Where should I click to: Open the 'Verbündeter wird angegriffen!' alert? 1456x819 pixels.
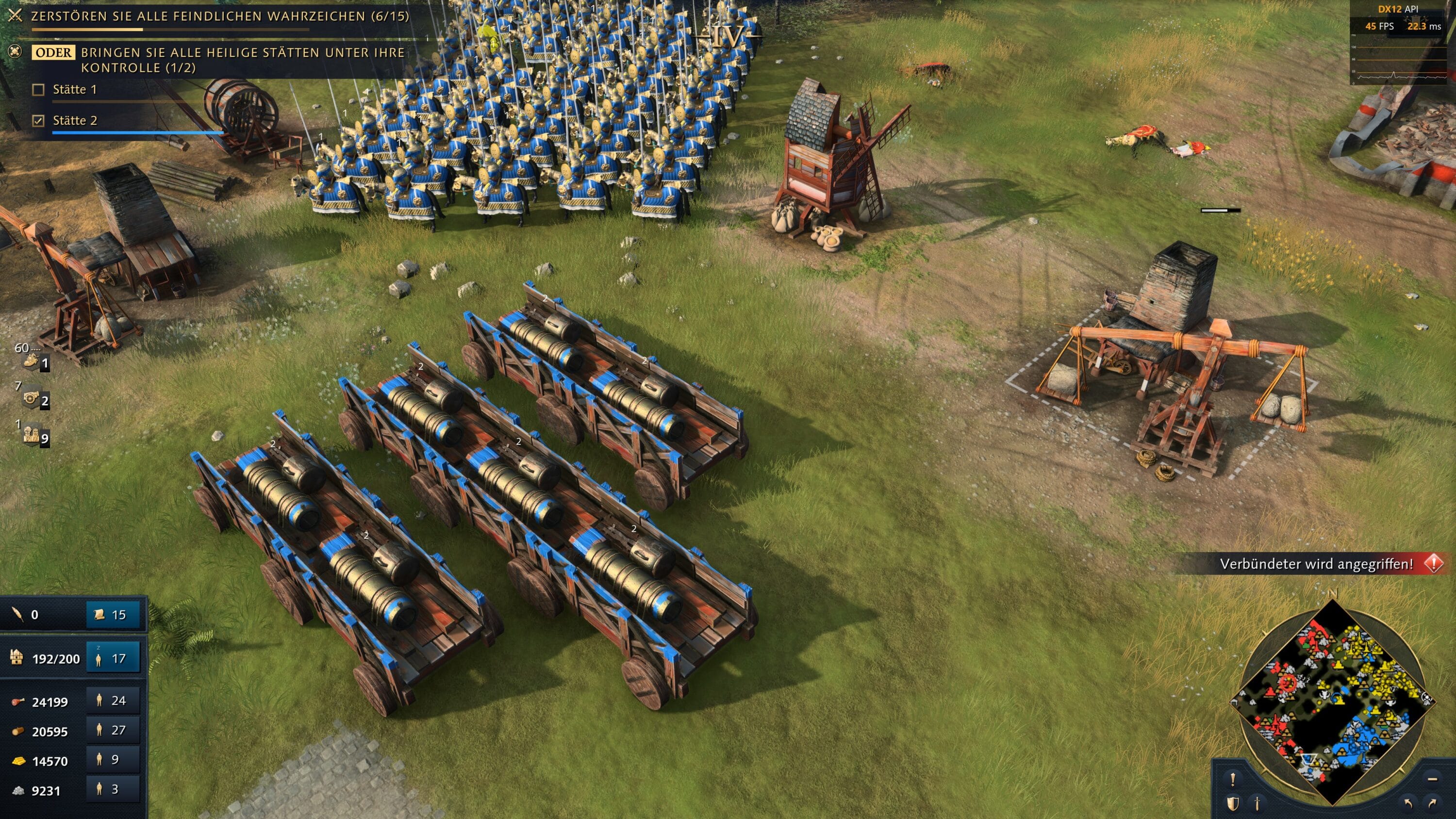1316,563
